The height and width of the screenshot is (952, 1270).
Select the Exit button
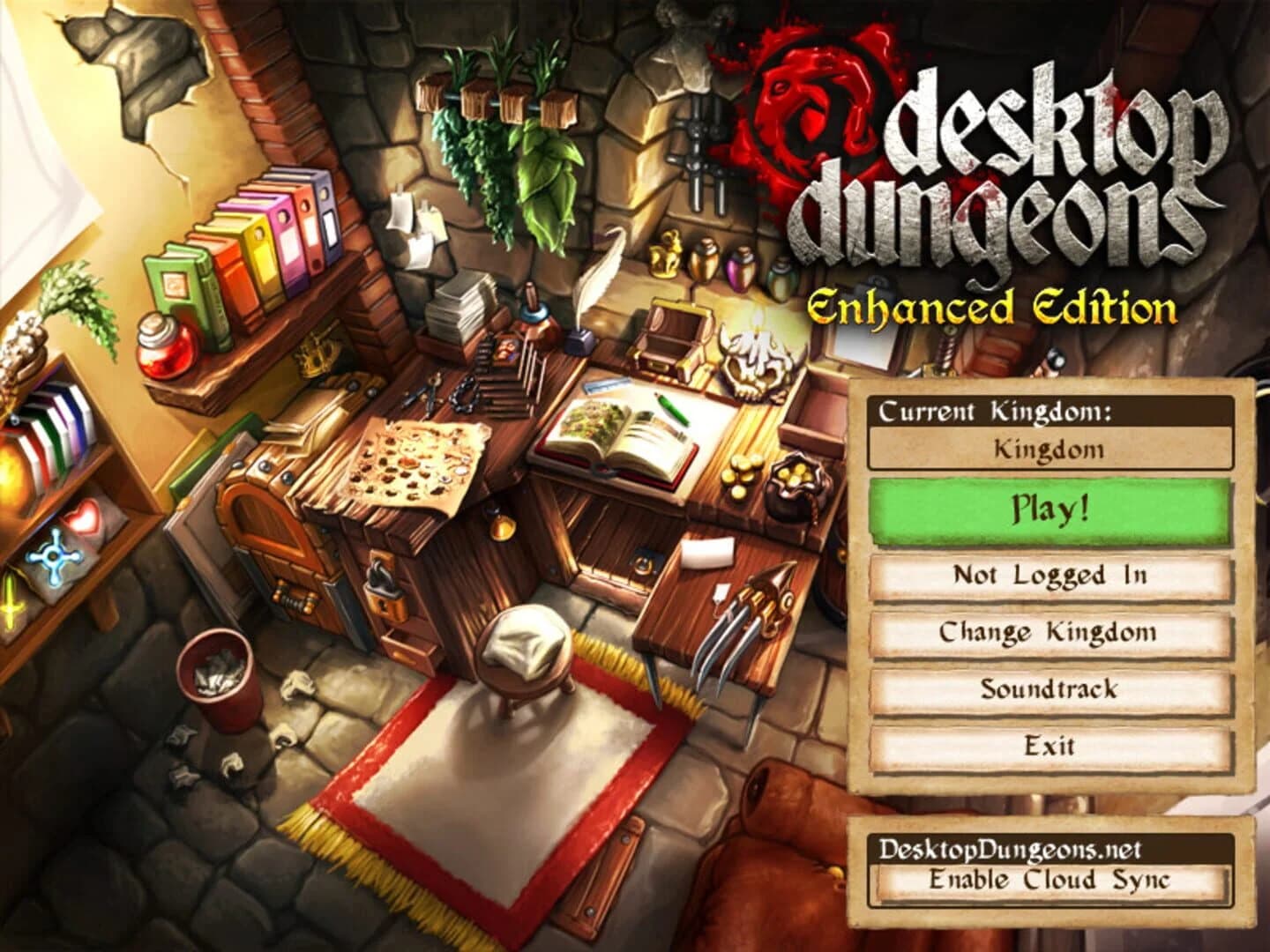tap(1050, 747)
